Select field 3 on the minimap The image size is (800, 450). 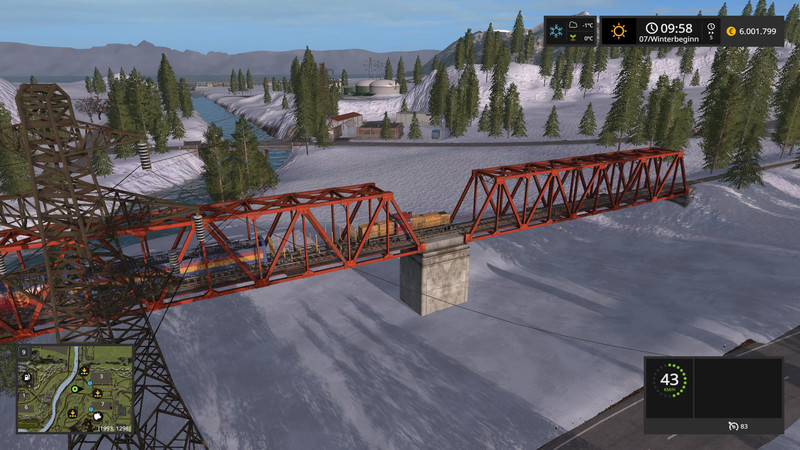point(101,376)
